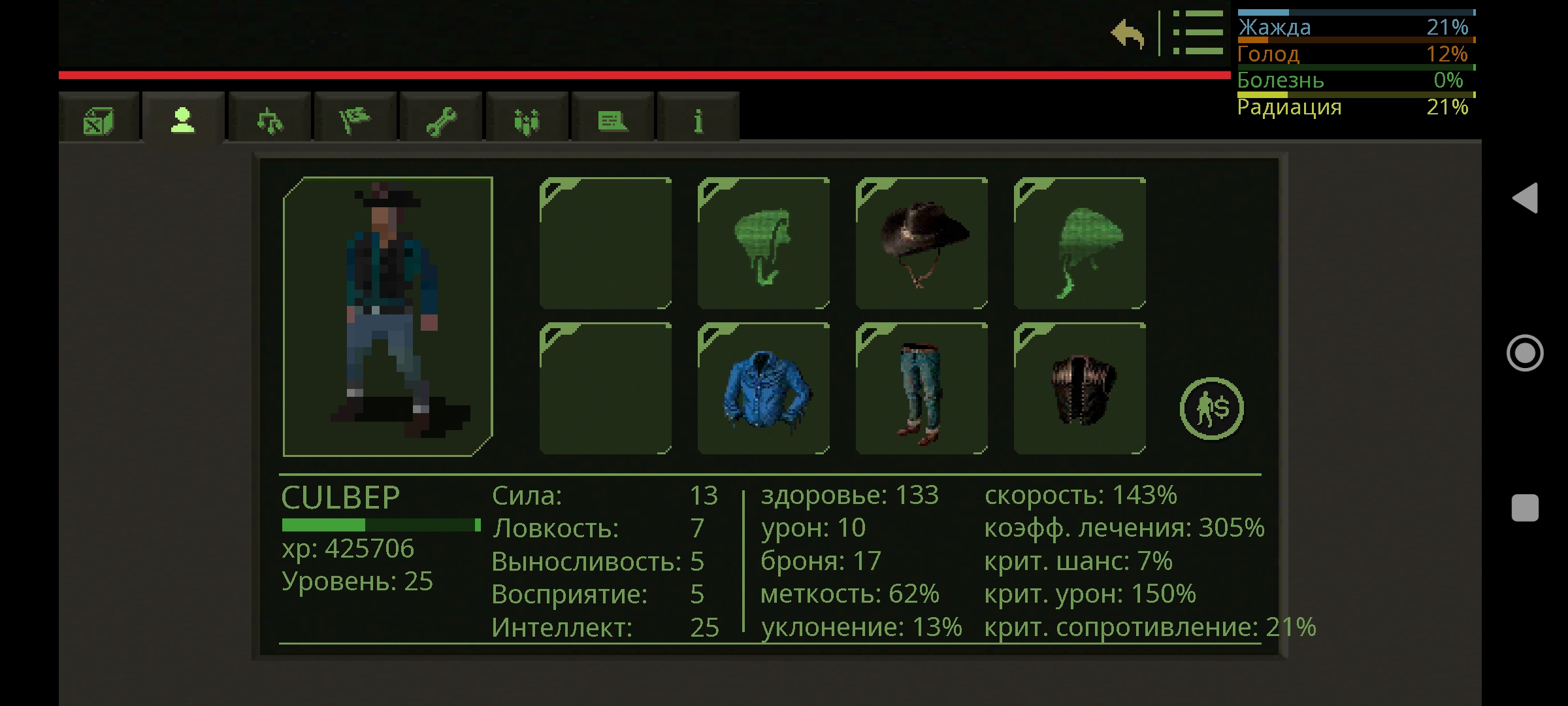
Task: Open the quests flag icon
Action: [x=357, y=120]
